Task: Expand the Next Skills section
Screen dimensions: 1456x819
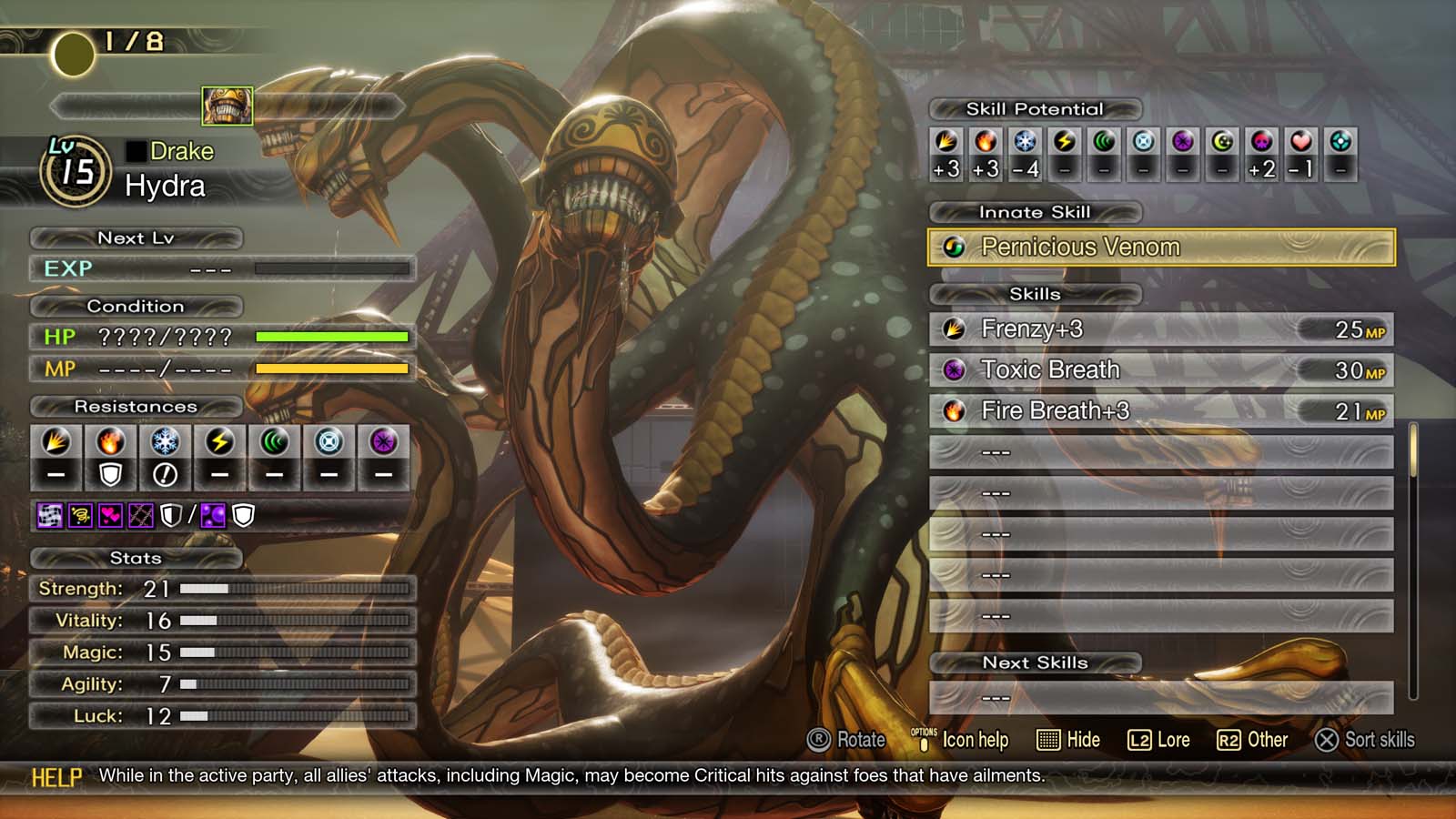Action: pyautogui.click(x=1035, y=662)
